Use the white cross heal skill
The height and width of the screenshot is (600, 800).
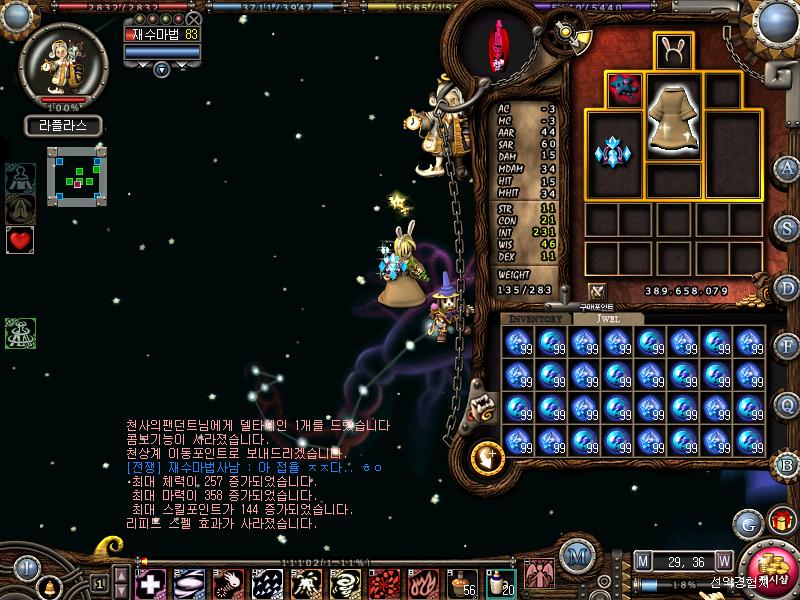(x=151, y=582)
